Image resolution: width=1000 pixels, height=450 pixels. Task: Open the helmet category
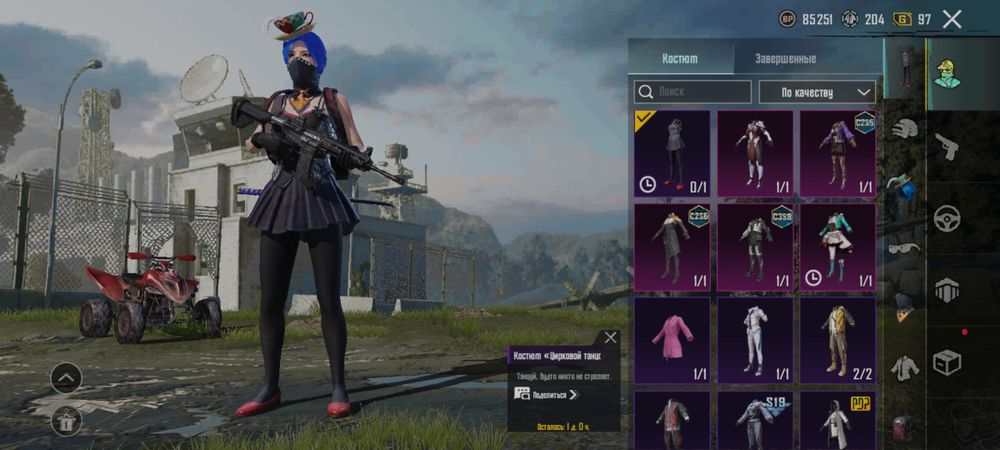click(x=905, y=128)
